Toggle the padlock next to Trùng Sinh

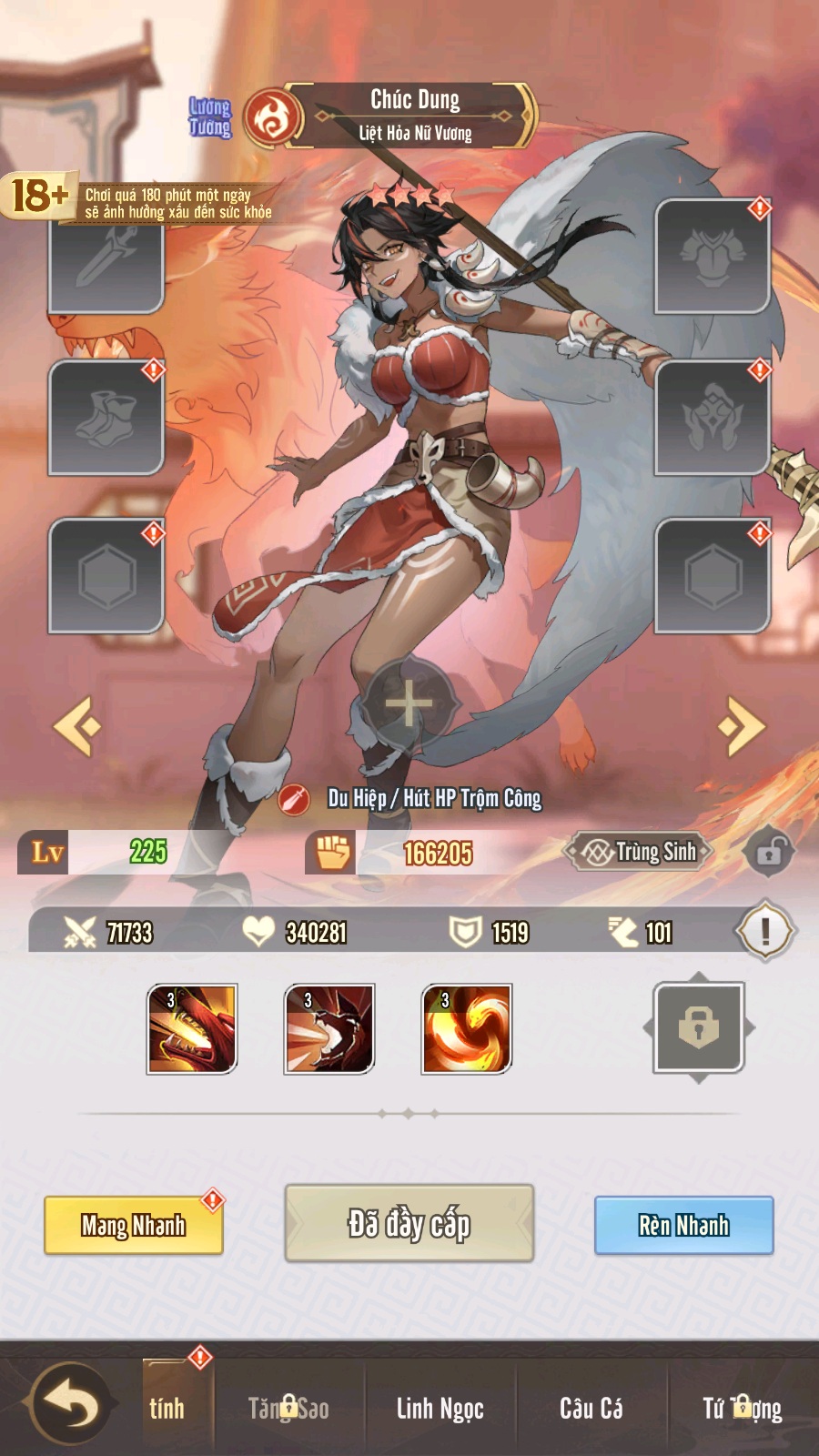click(769, 853)
